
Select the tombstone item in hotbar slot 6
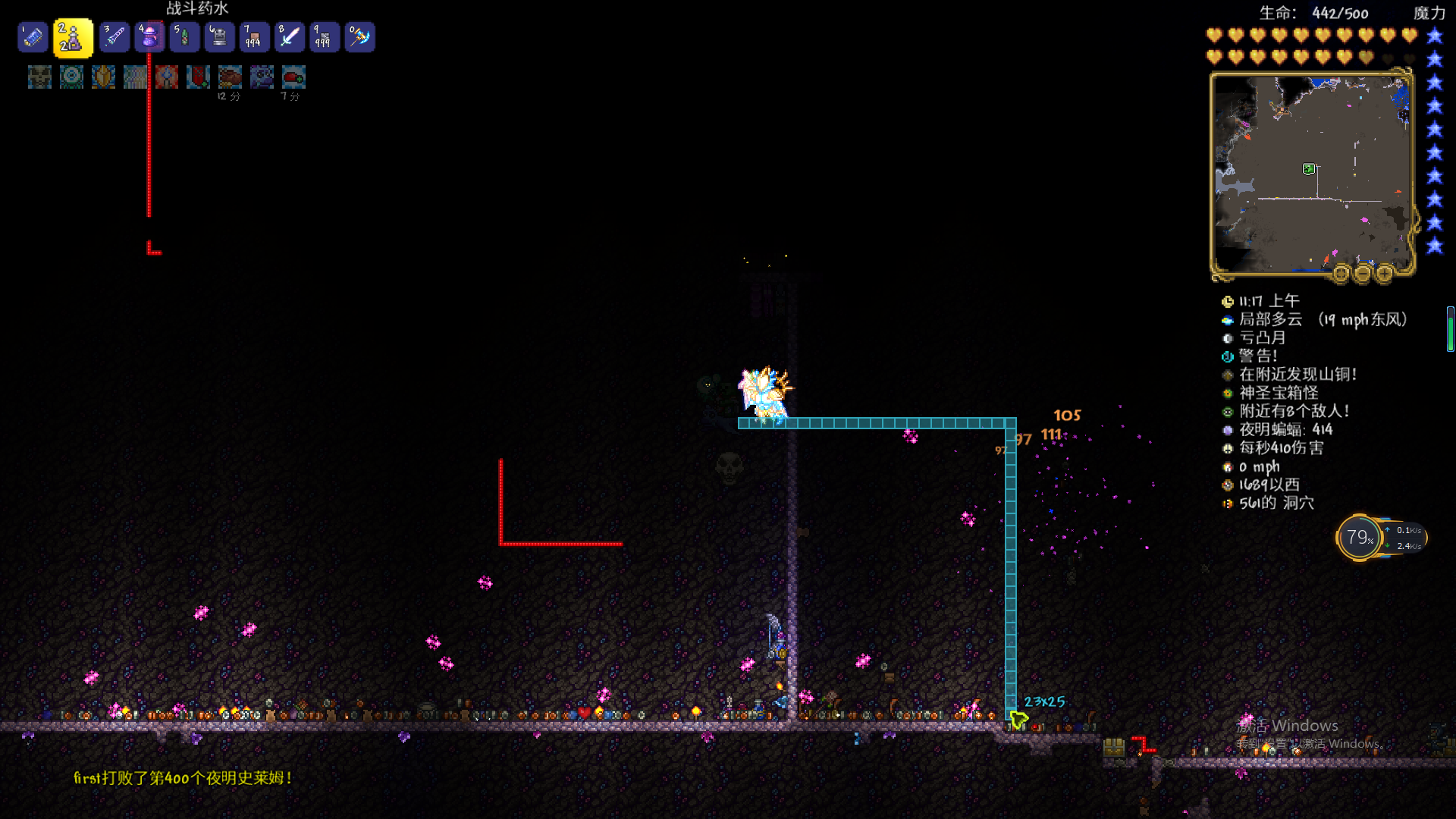pos(219,37)
